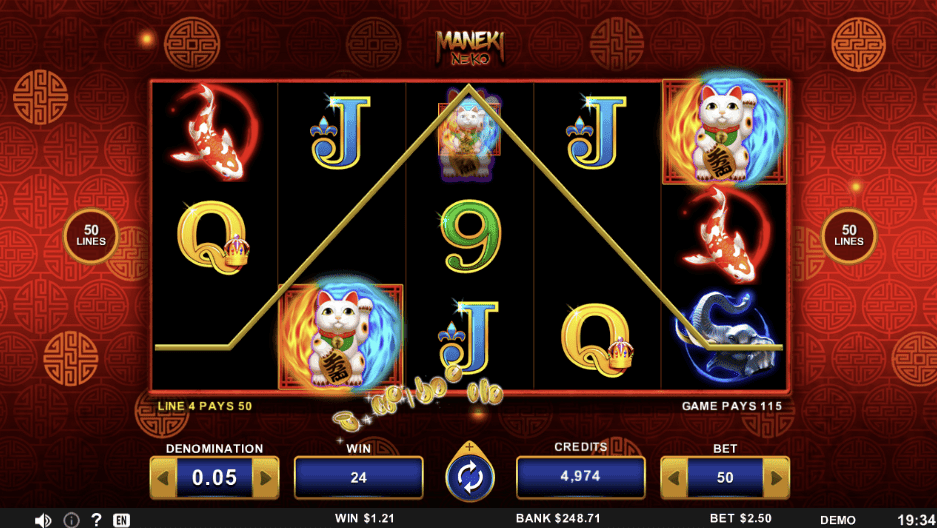Decrease the denomination with its left arrow

pyautogui.click(x=163, y=478)
